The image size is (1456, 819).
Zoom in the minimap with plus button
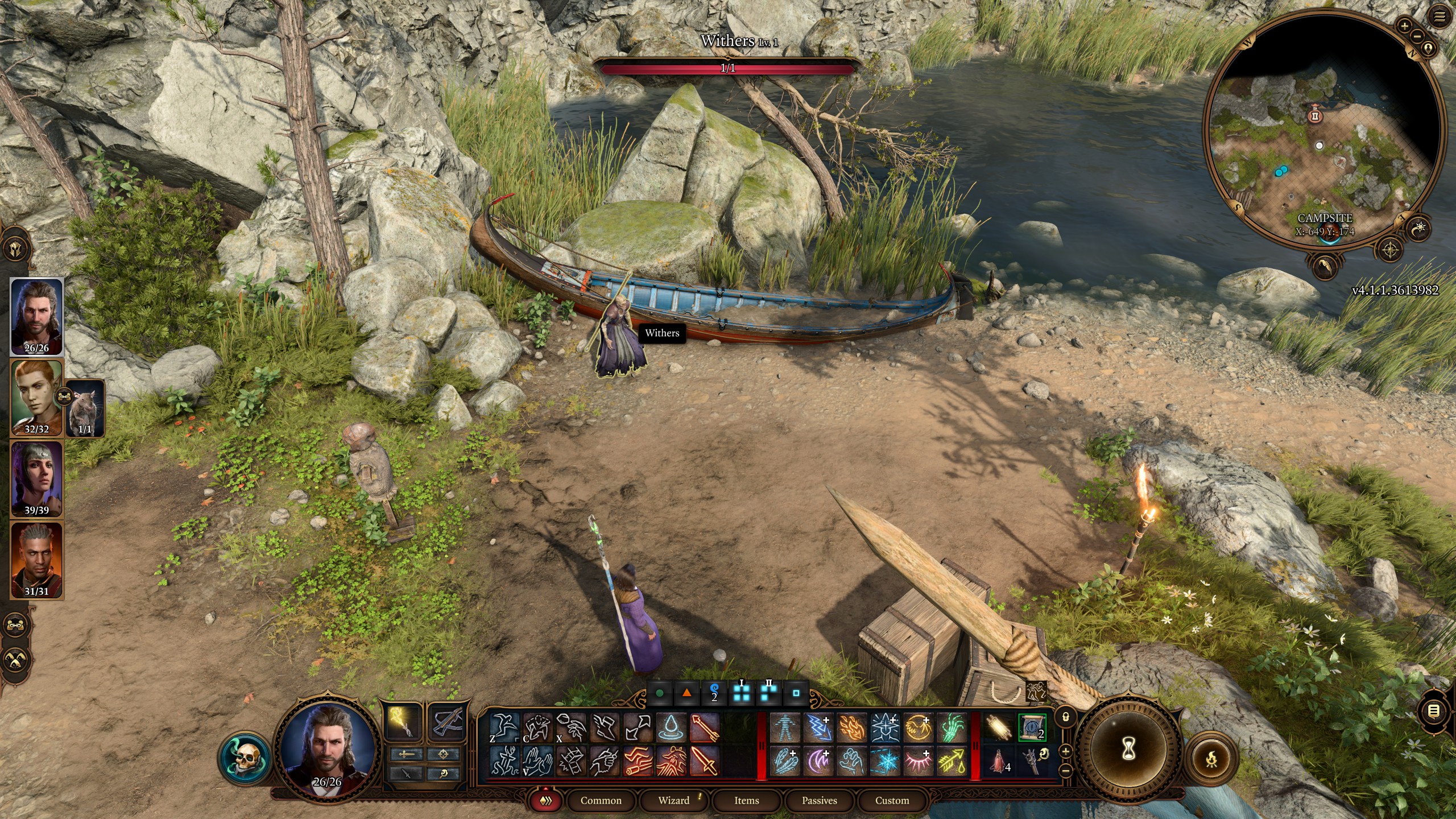point(1404,26)
